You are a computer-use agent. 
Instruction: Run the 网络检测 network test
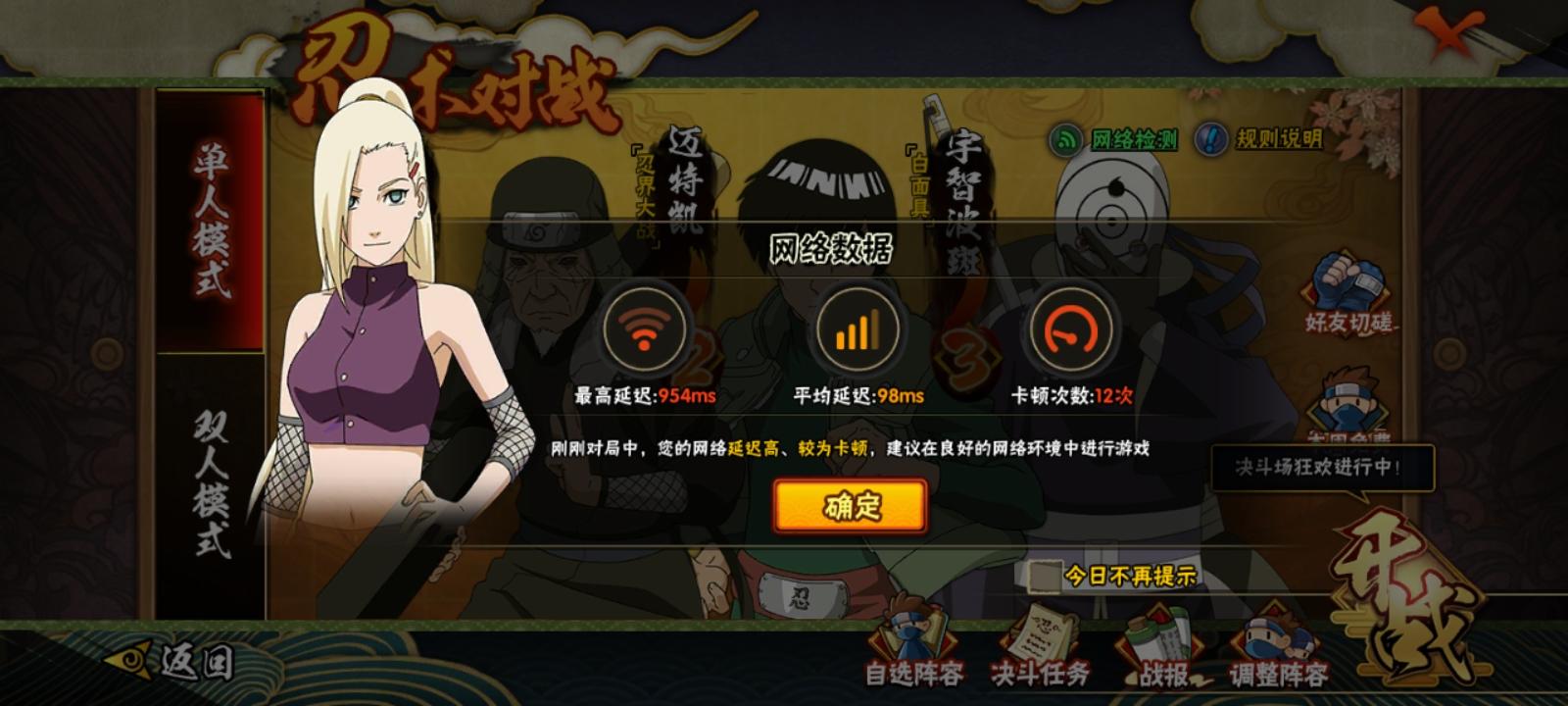point(1117,139)
